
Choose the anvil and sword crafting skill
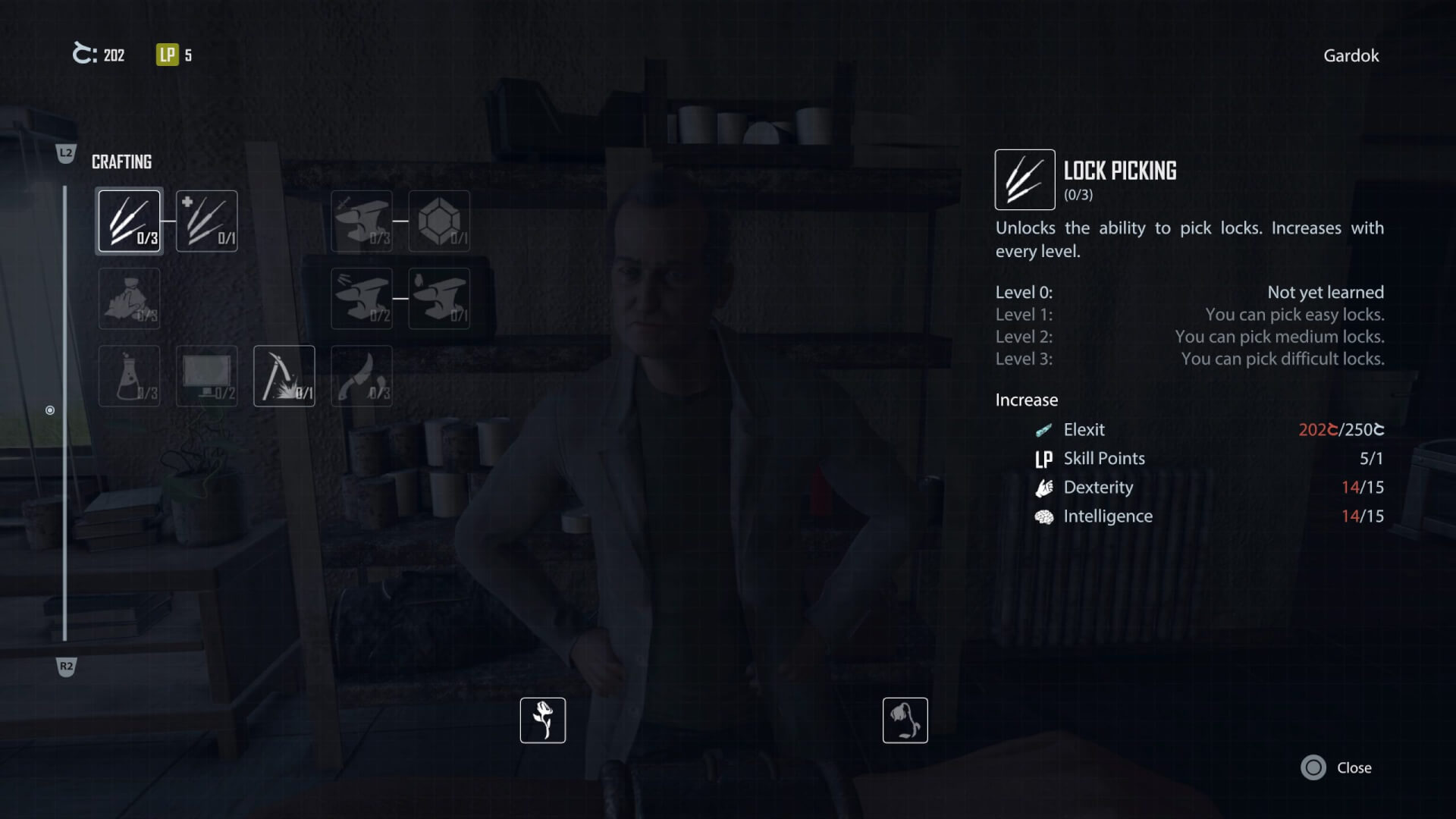(362, 221)
